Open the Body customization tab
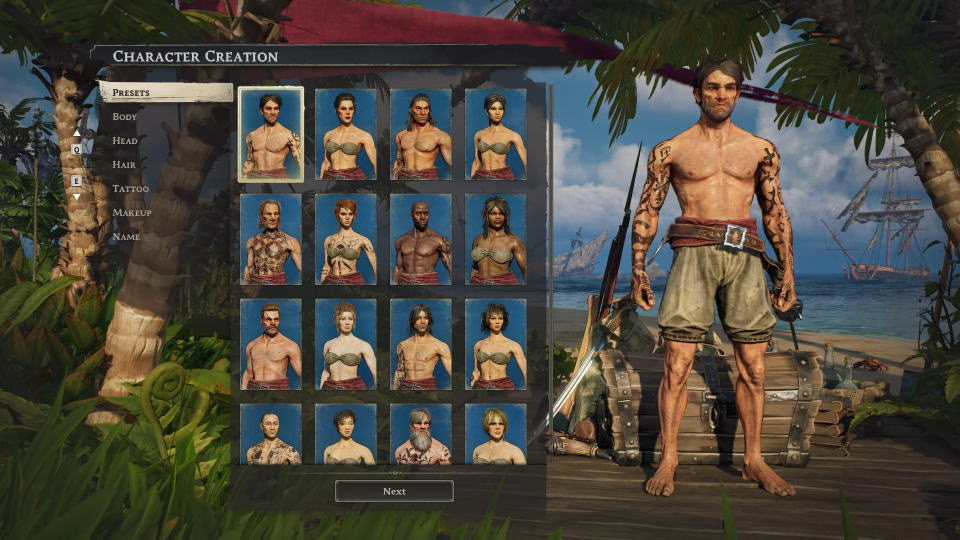 point(125,117)
